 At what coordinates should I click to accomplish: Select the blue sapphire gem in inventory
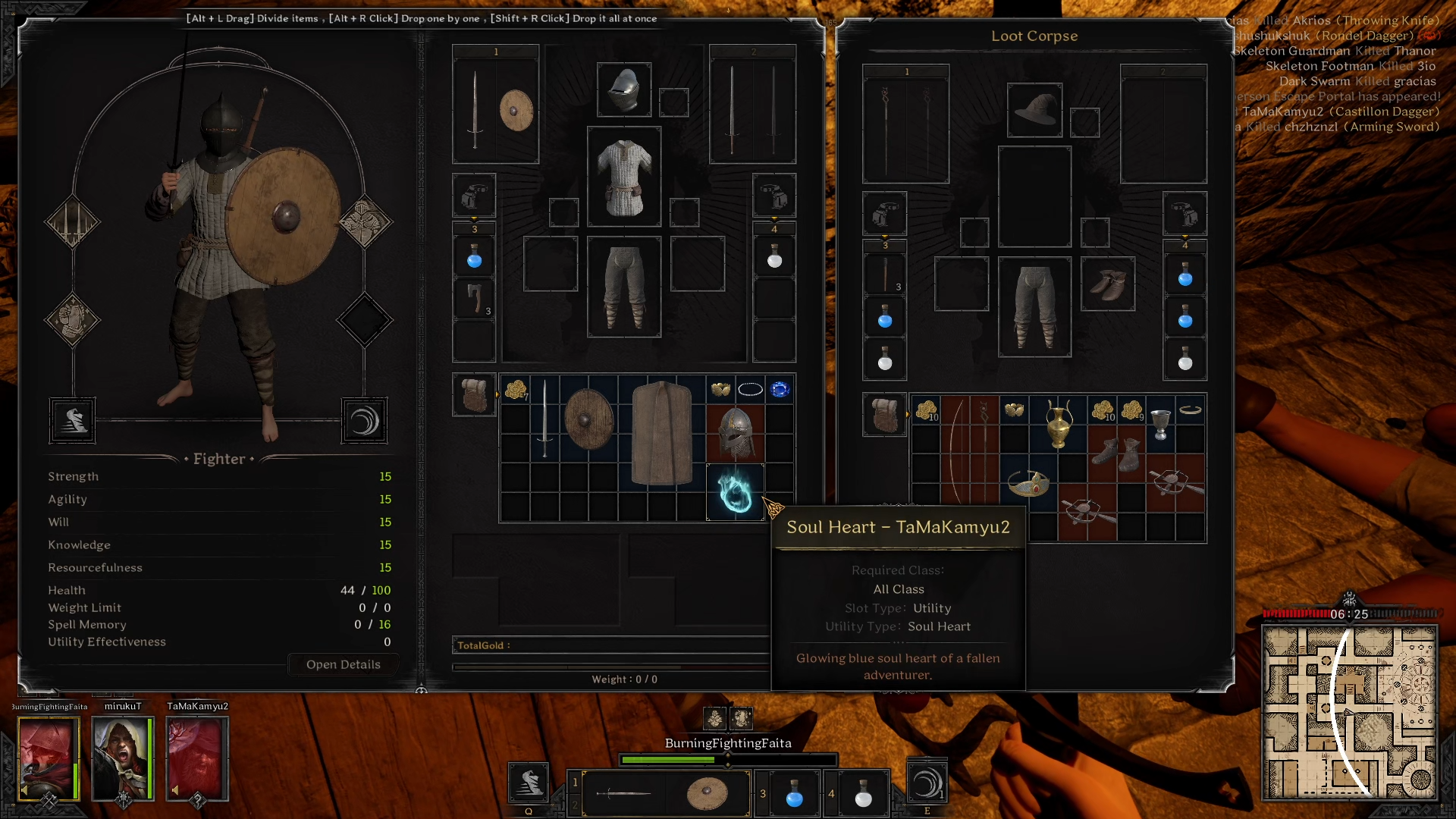[x=779, y=390]
